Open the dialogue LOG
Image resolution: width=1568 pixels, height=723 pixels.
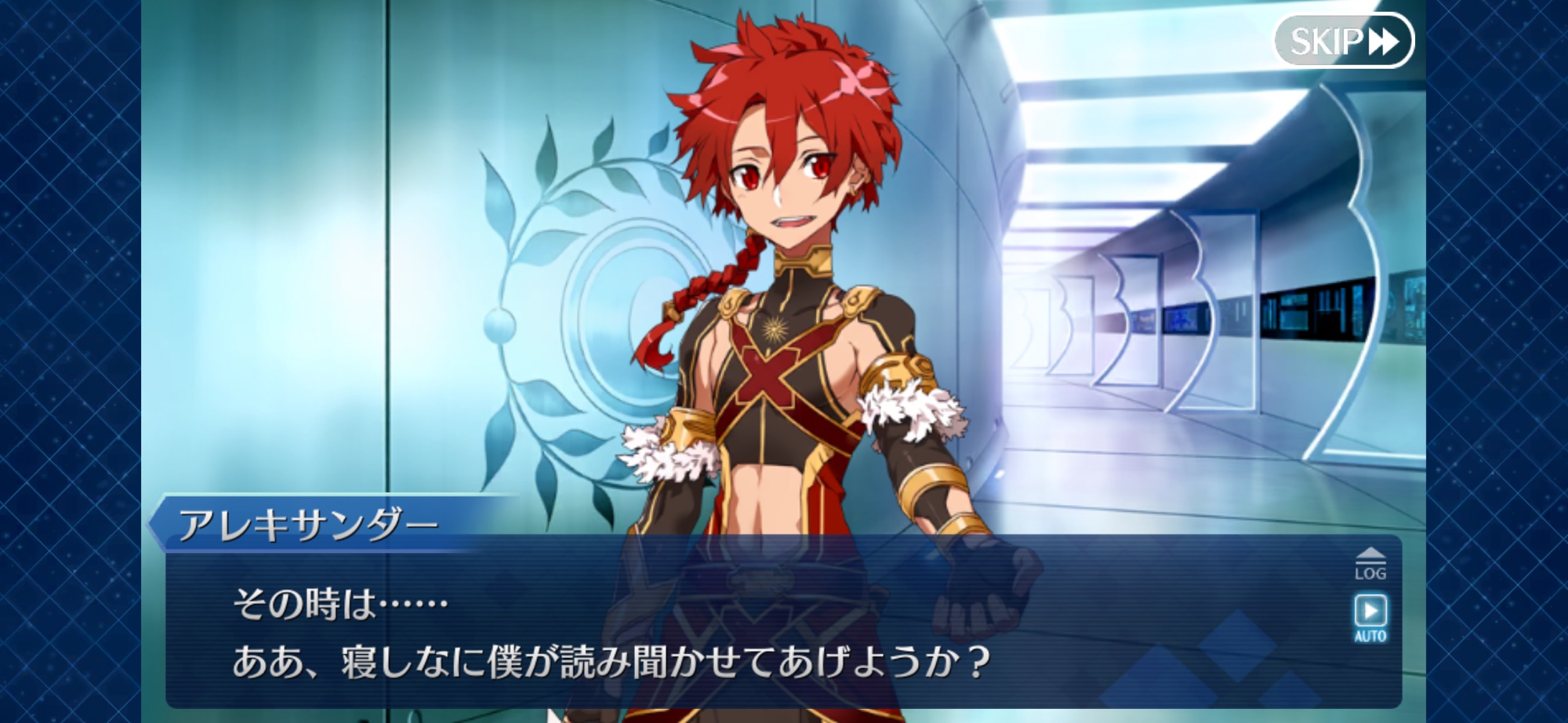pos(1370,565)
